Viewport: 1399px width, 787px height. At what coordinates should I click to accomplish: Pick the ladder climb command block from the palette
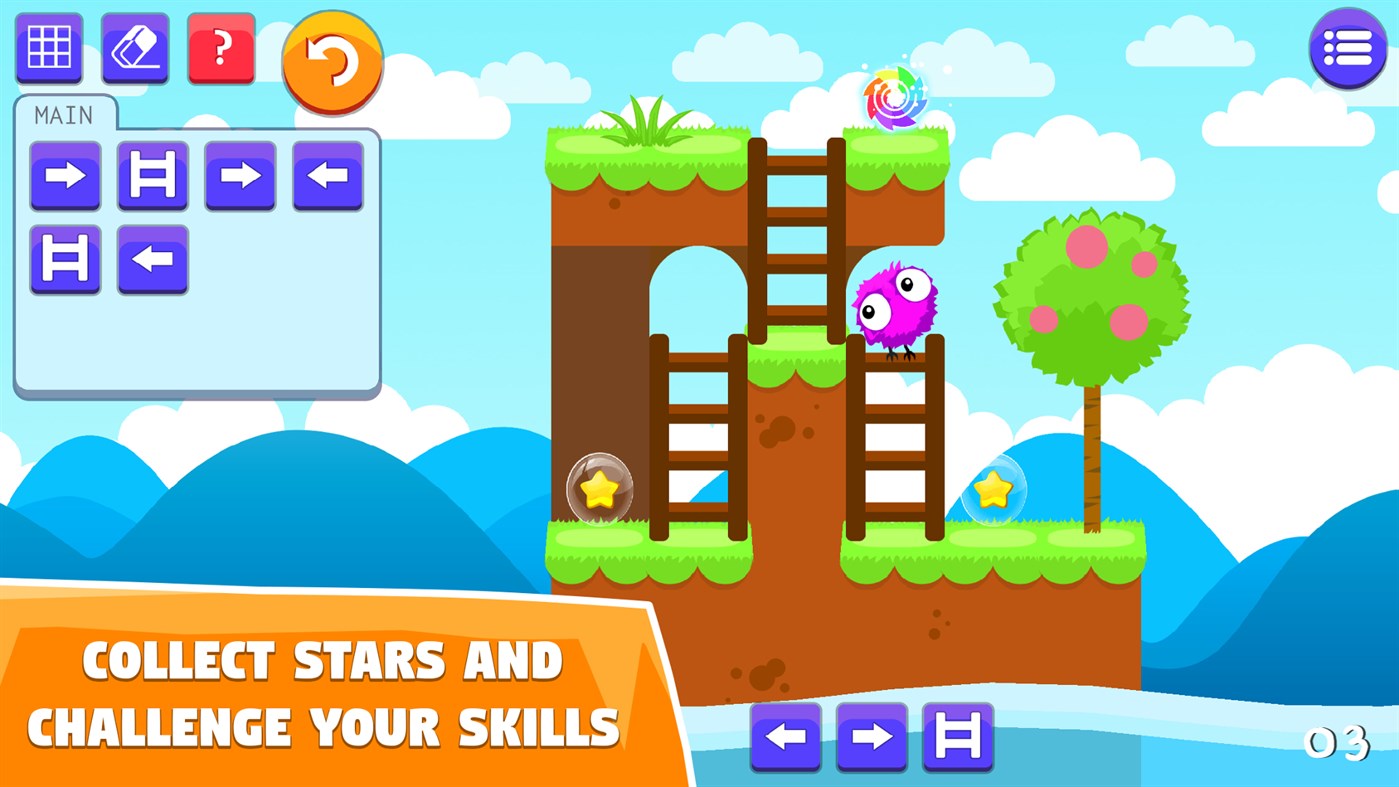pos(957,737)
